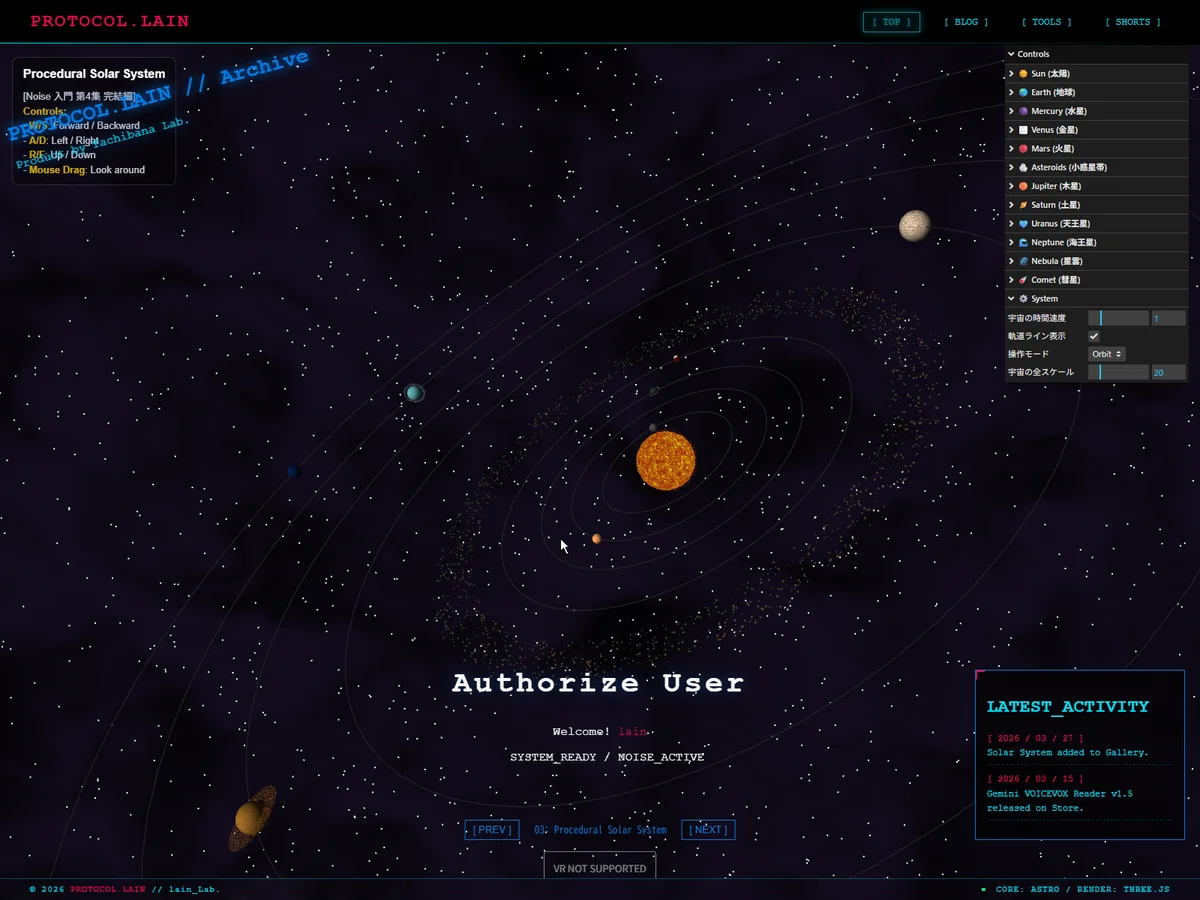This screenshot has width=1200, height=900.
Task: Open the TOP navigation link
Action: point(891,22)
